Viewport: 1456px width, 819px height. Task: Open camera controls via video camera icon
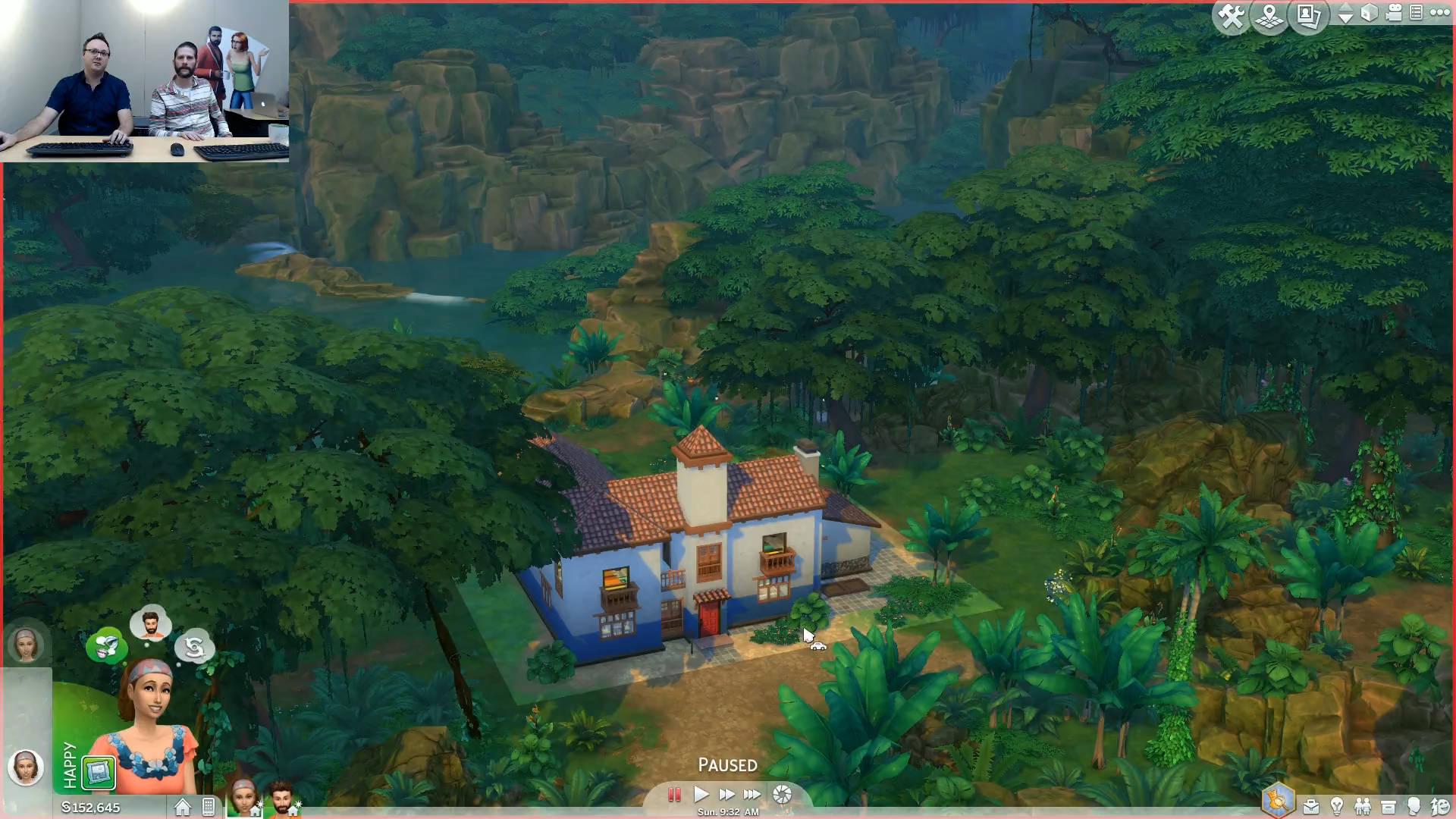pos(1394,13)
